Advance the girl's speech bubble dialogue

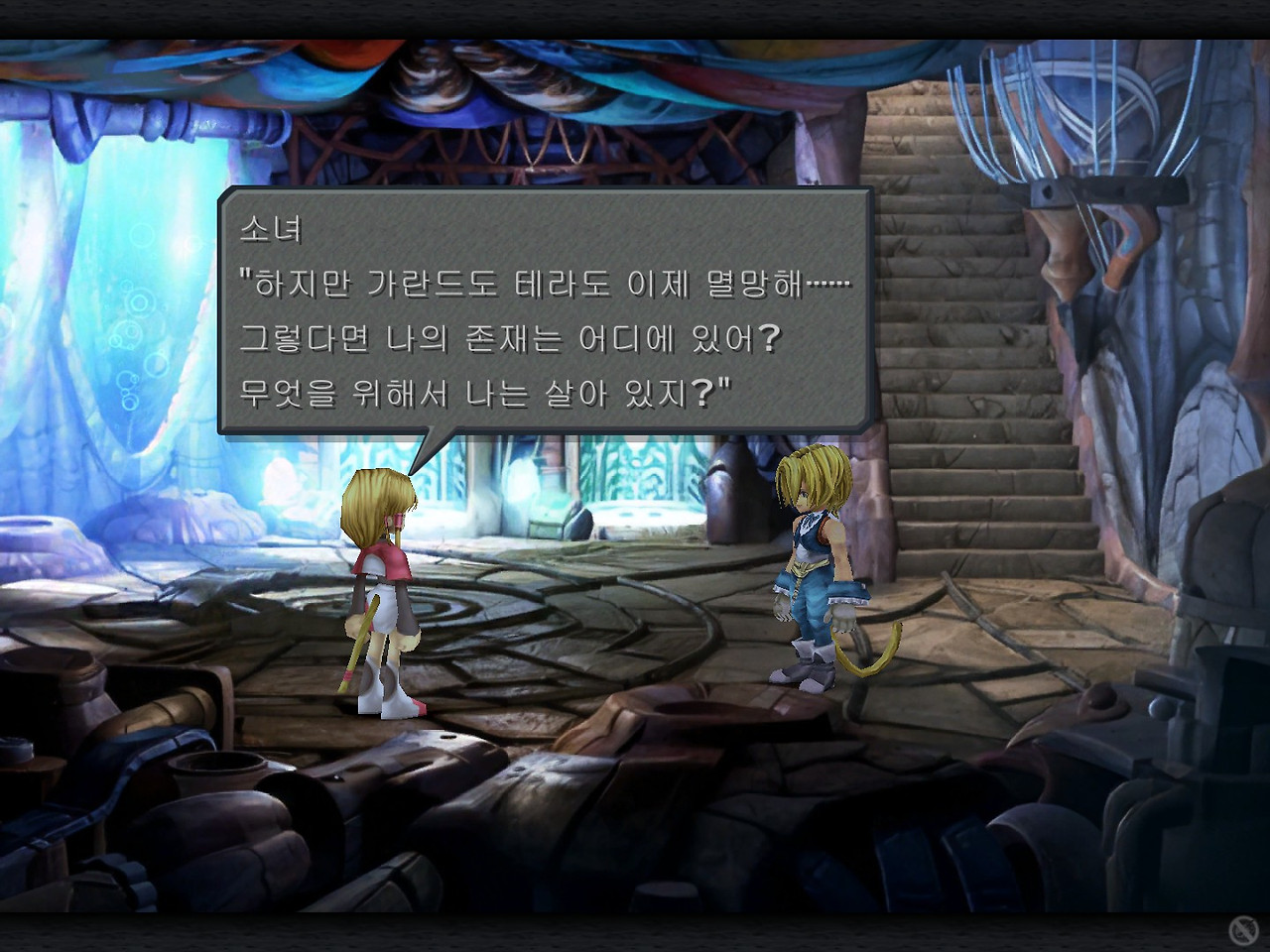coord(545,311)
